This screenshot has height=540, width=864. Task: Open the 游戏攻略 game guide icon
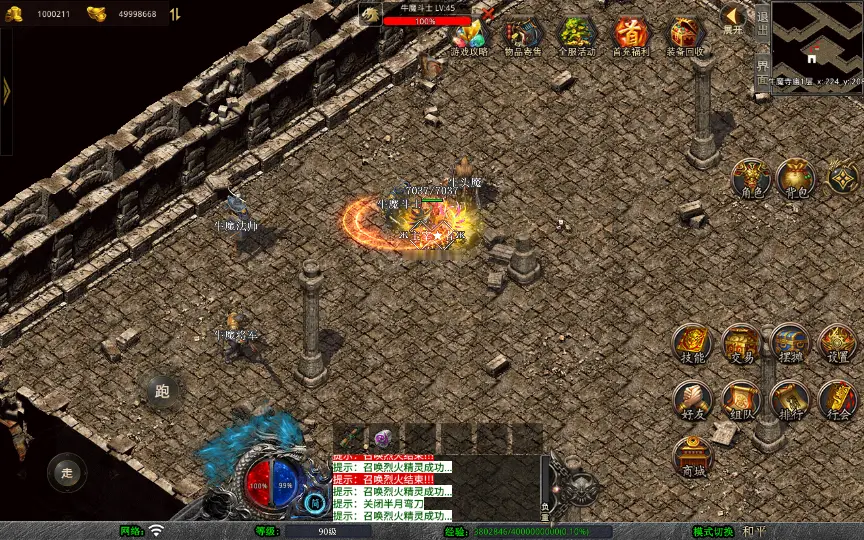click(x=469, y=34)
